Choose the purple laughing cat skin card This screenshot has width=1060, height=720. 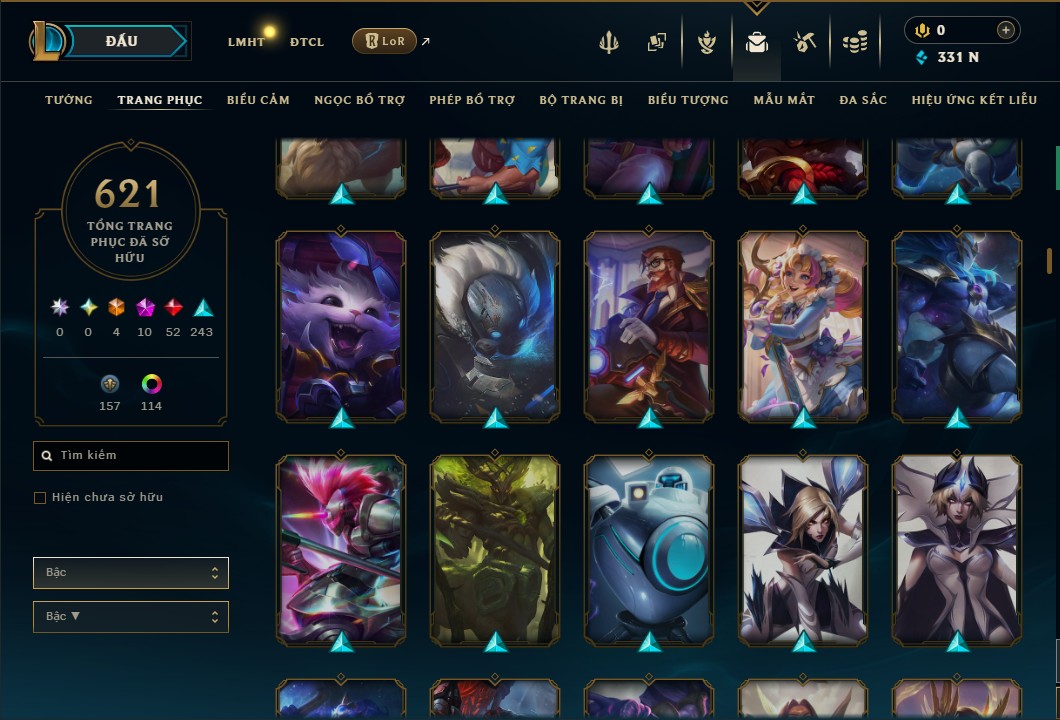341,325
